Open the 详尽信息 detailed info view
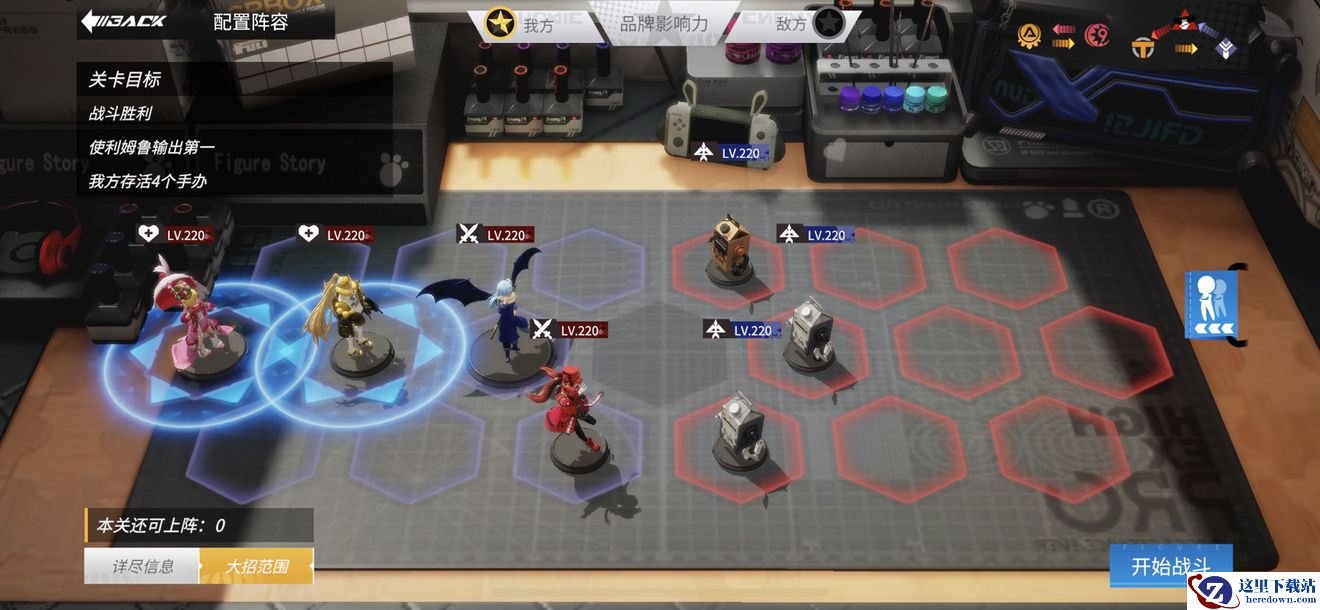 [x=142, y=566]
